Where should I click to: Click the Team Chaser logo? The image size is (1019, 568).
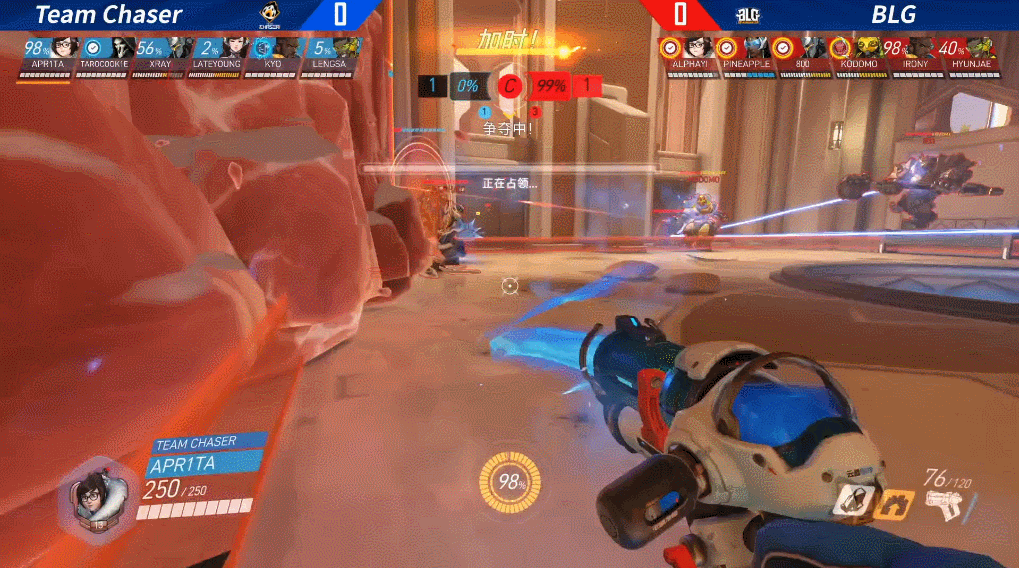269,15
